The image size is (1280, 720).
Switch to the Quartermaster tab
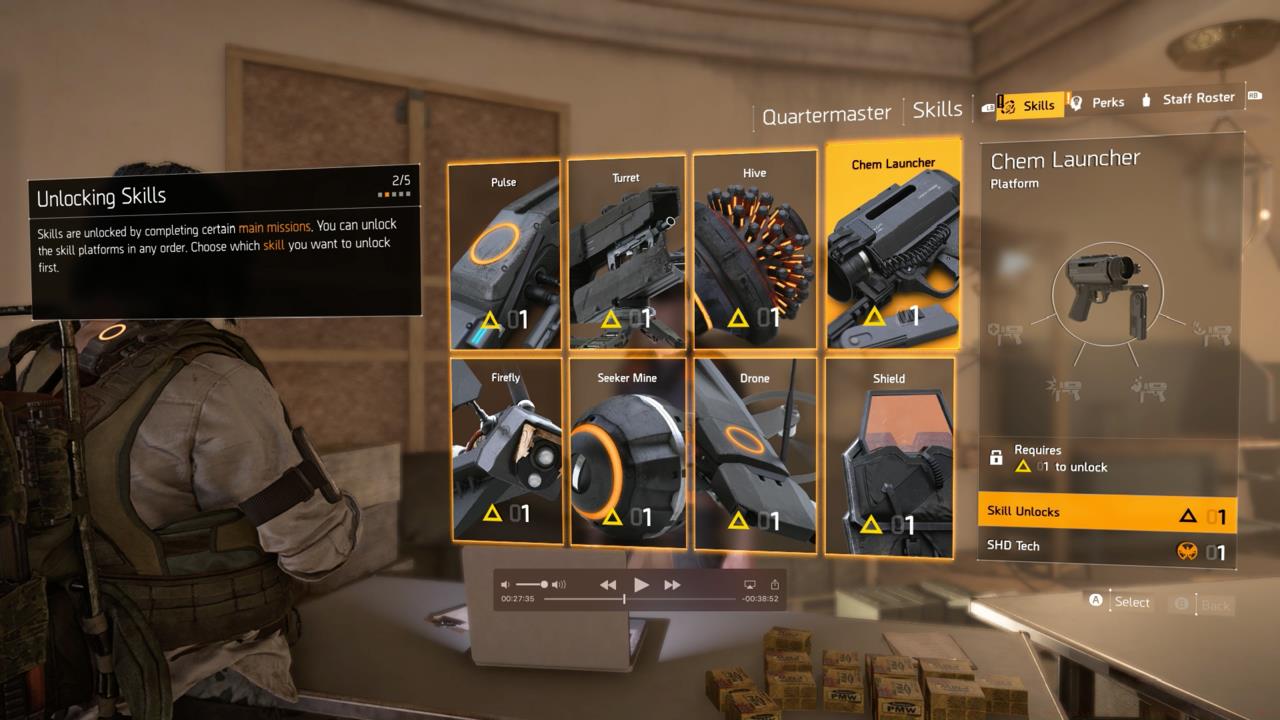[826, 113]
